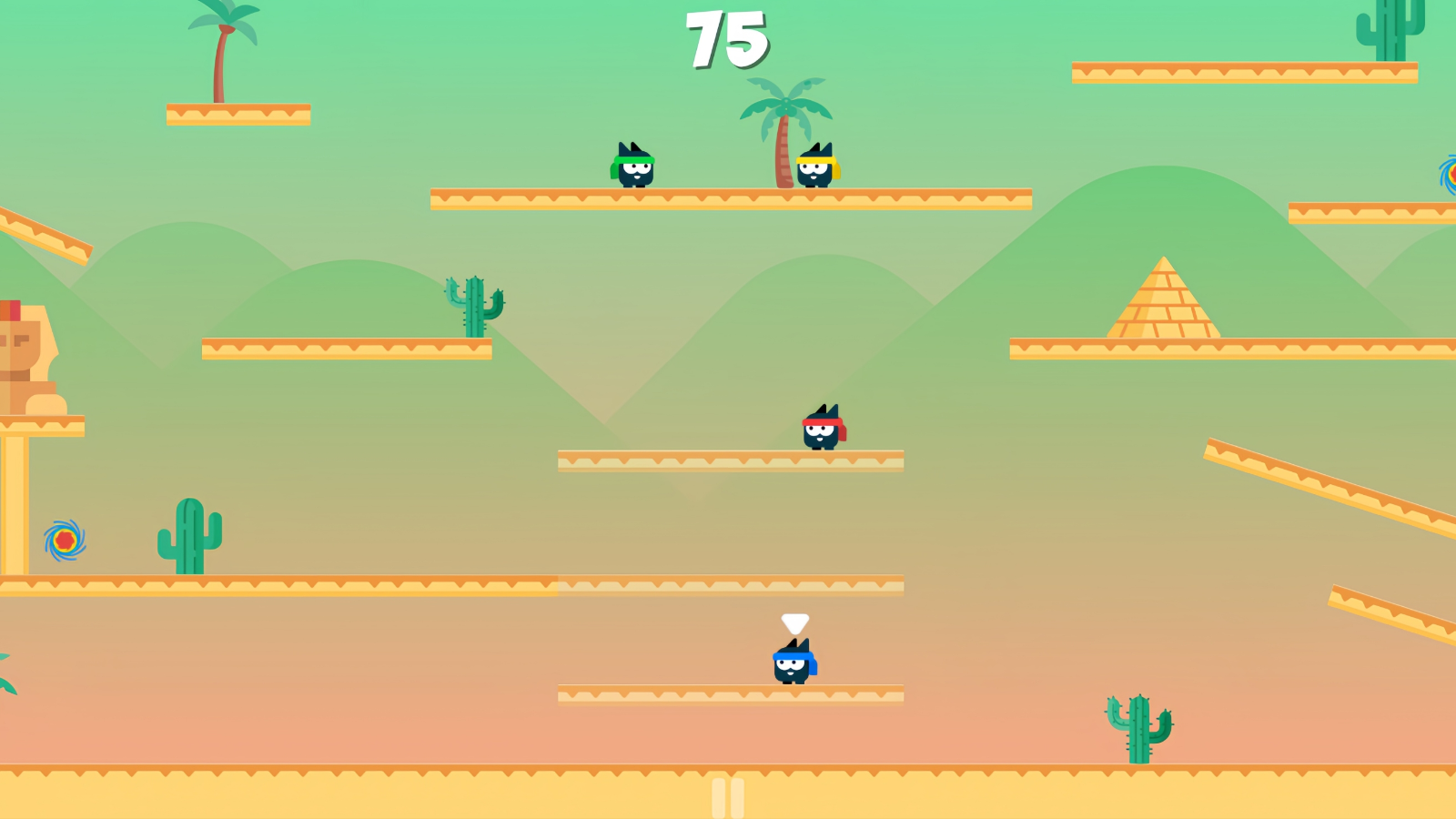The width and height of the screenshot is (1456, 819).
Task: Select the yellow headband ninja
Action: coord(817,168)
